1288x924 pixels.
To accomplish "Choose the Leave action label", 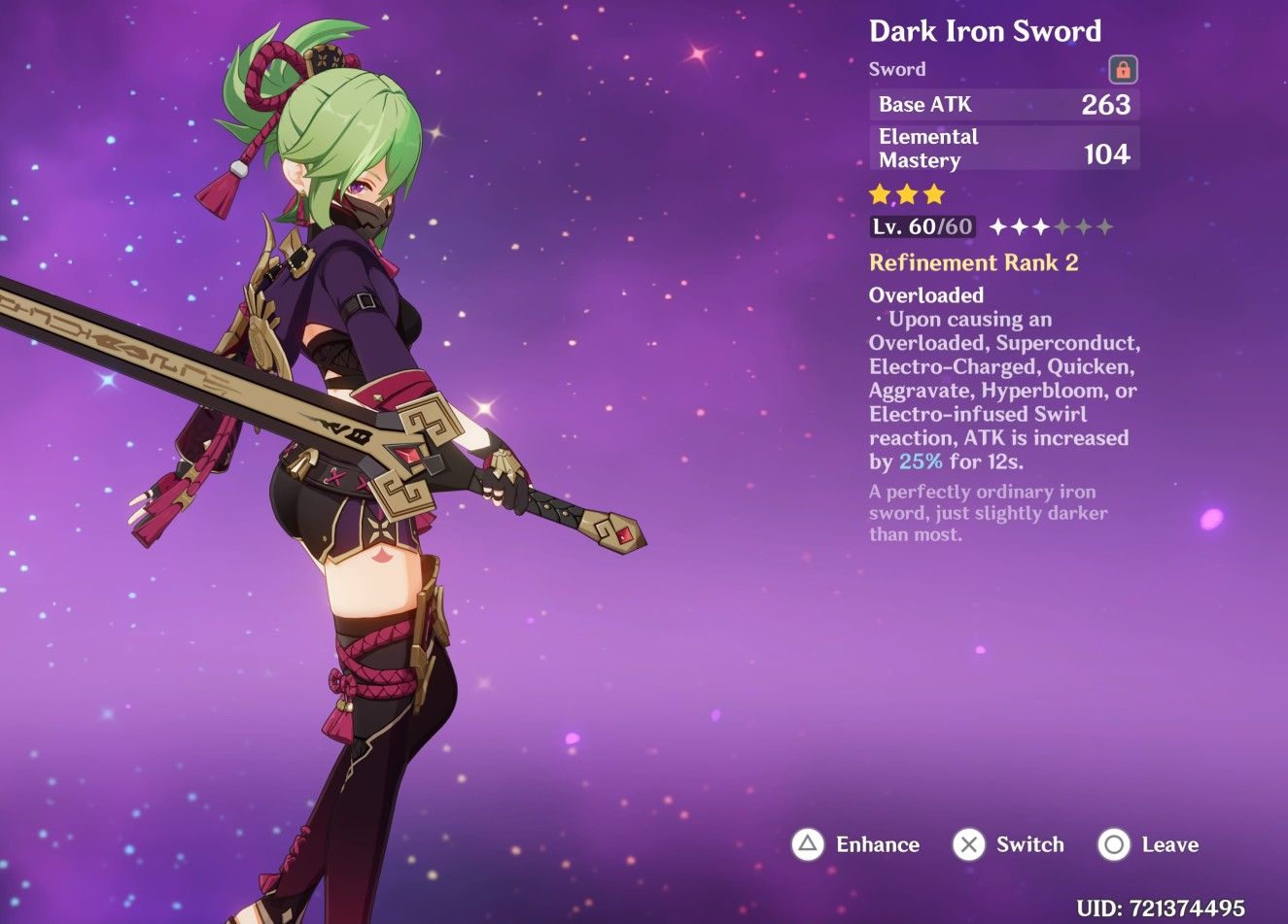I will click(1170, 844).
